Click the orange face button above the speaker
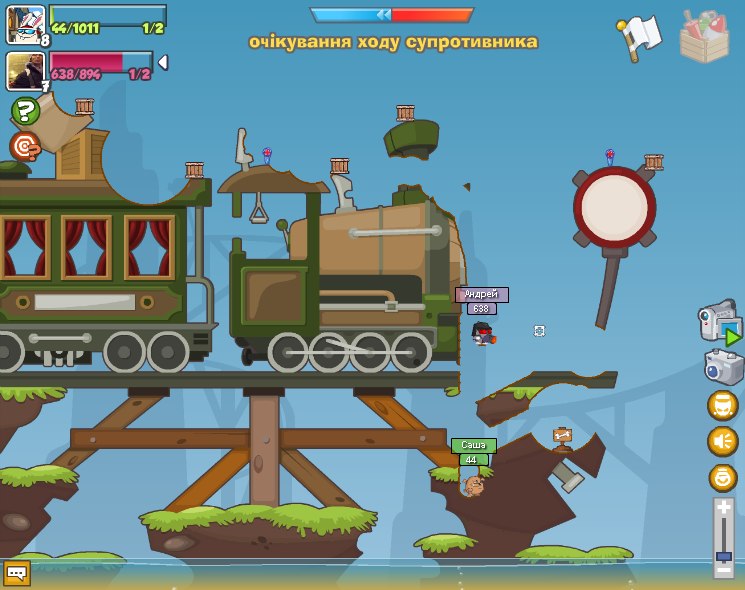Screen dimensions: 745x590 point(722,405)
